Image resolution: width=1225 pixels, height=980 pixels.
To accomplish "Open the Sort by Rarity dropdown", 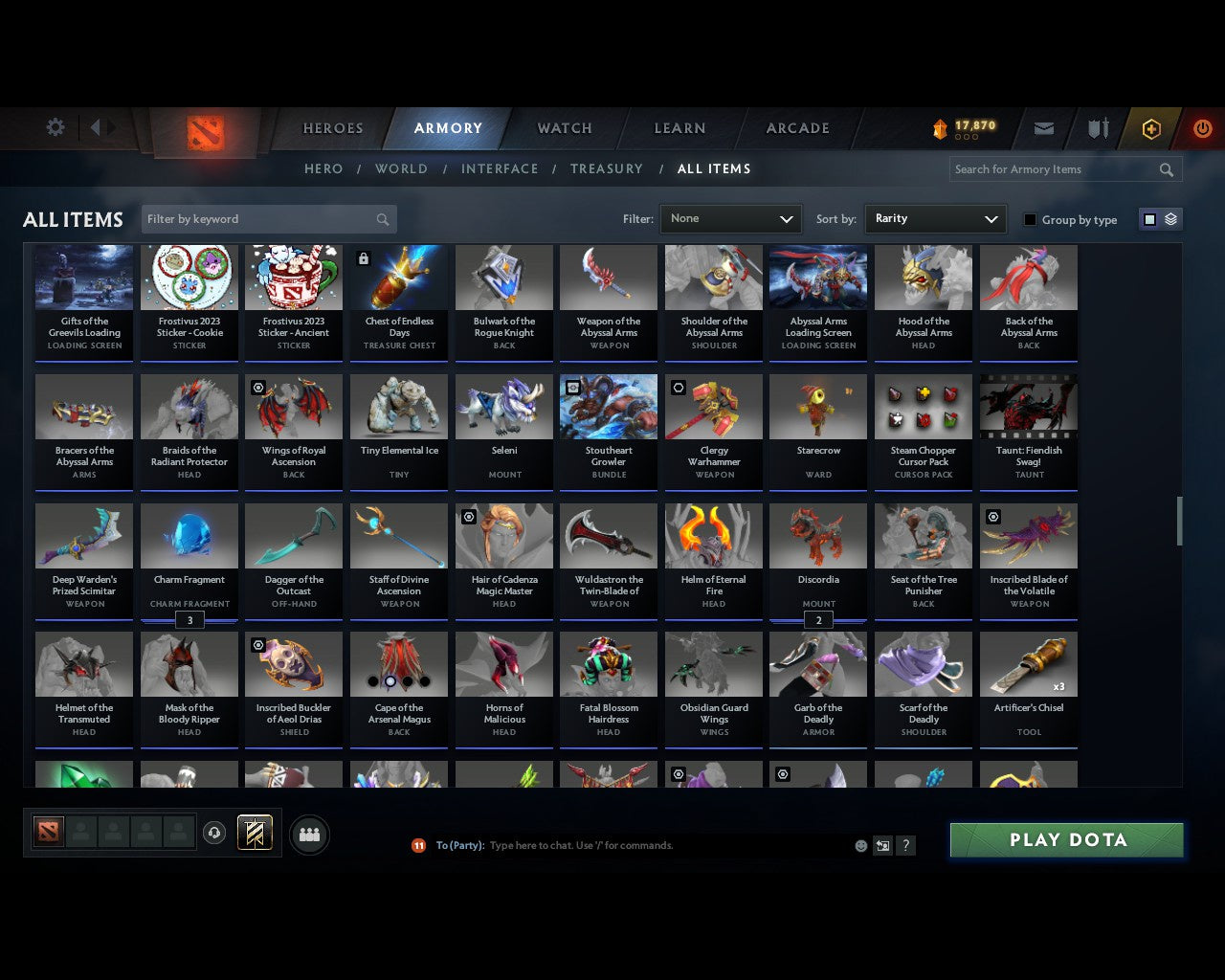I will coord(935,218).
